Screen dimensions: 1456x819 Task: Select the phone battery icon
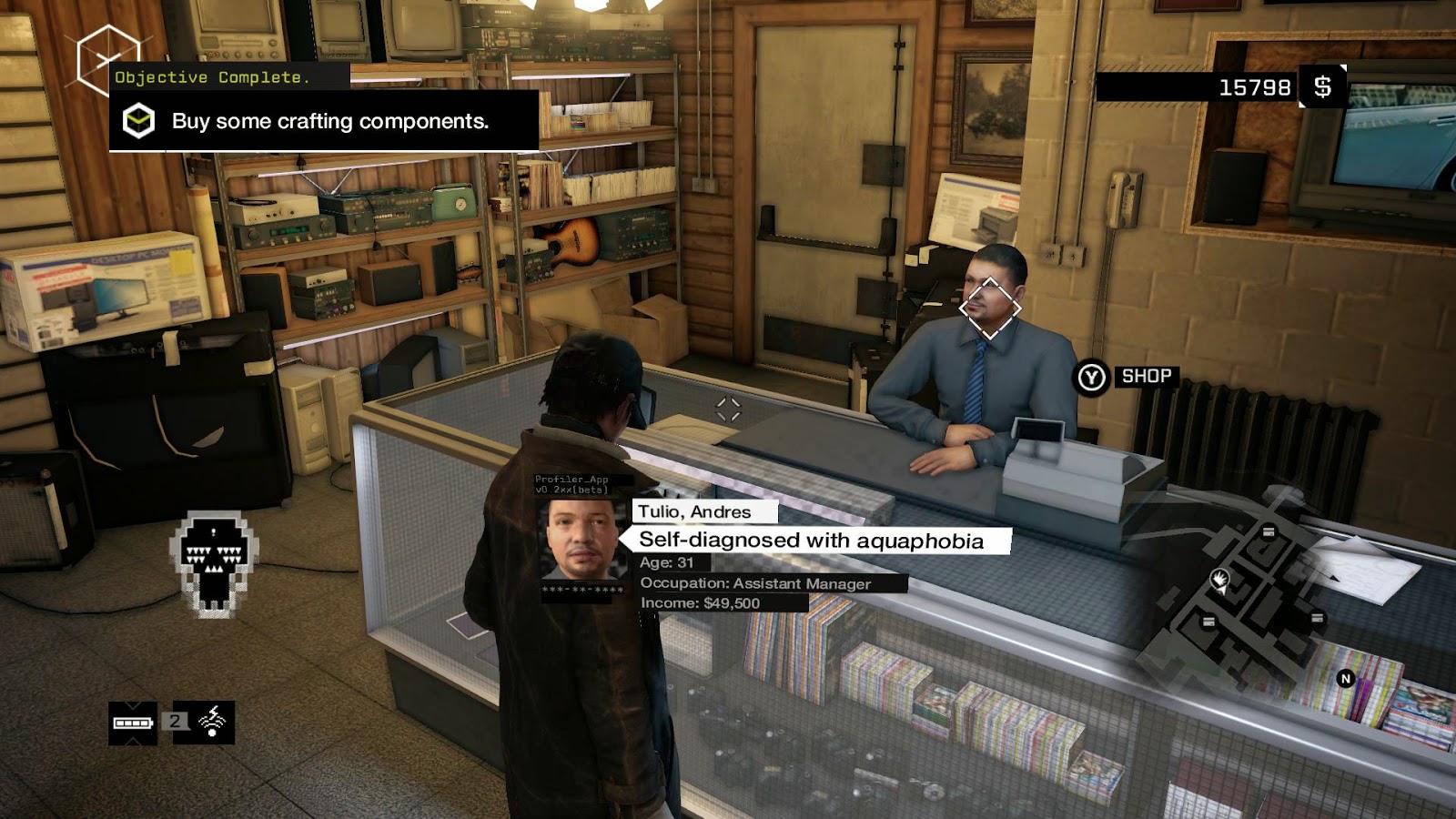click(x=133, y=723)
